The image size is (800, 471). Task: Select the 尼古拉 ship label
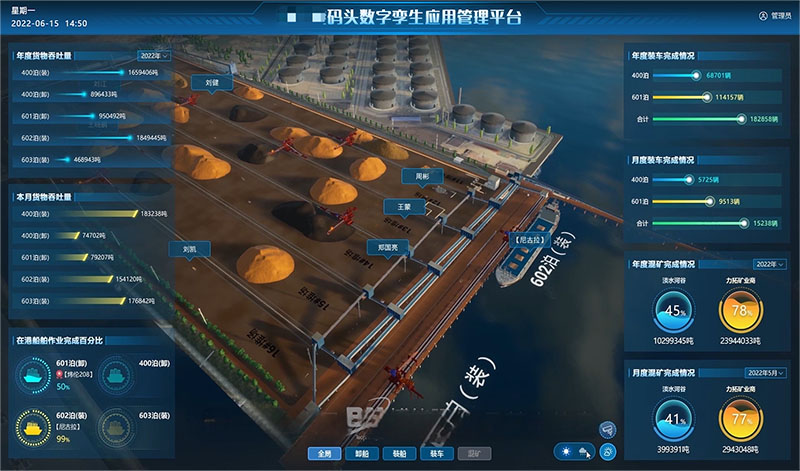[x=526, y=240]
